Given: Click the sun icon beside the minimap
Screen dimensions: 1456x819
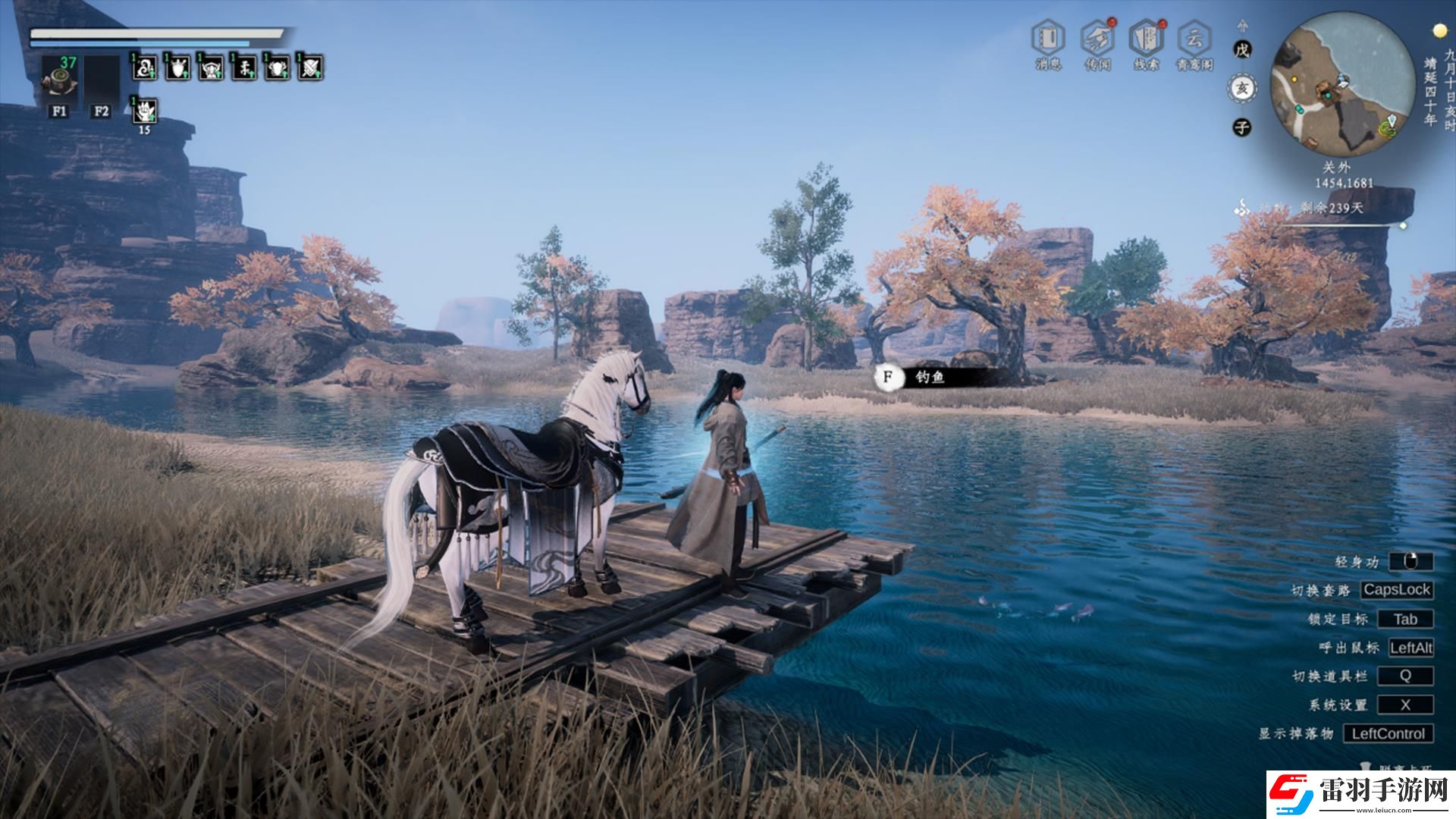Looking at the screenshot, I should point(1439,31).
